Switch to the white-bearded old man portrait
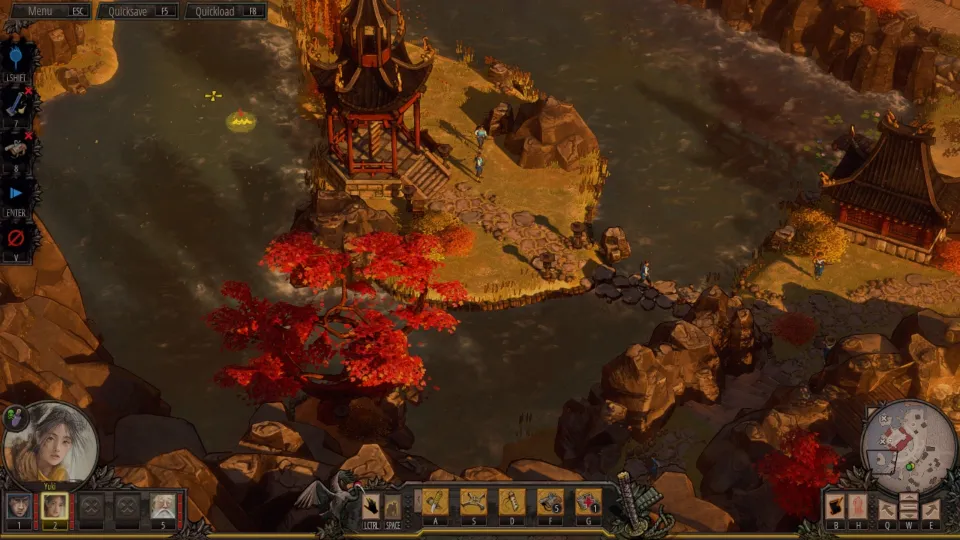This screenshot has width=960, height=540. tap(163, 507)
